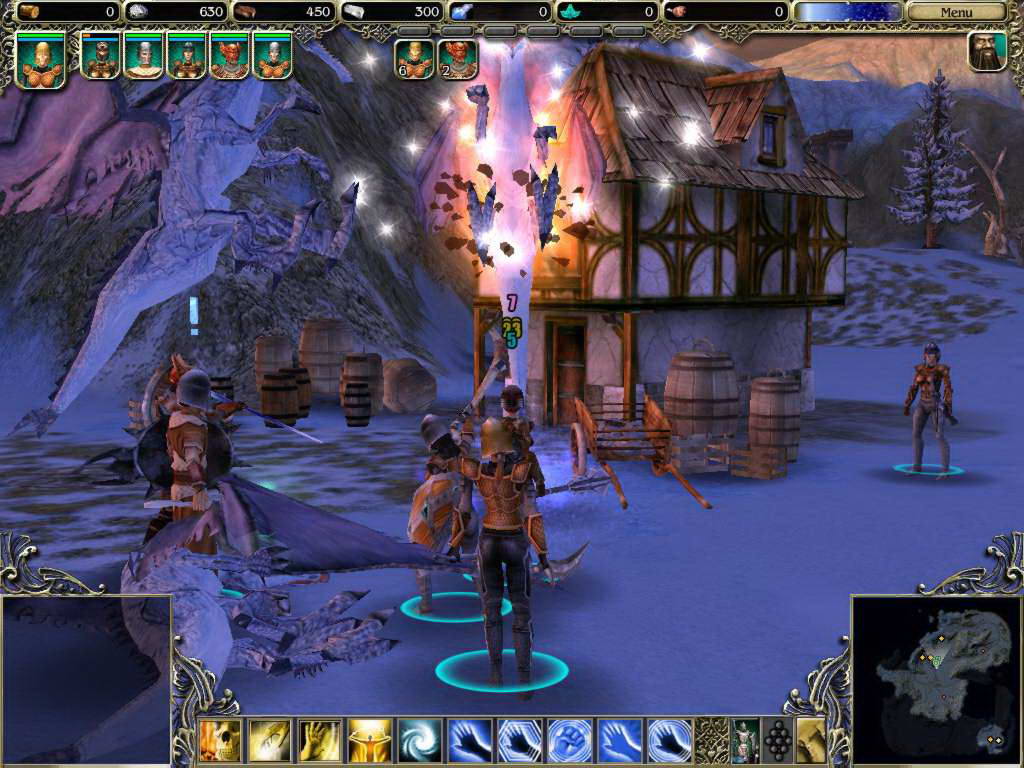The image size is (1024, 768).
Task: Activate the blue fist spell icon
Action: pyautogui.click(x=570, y=740)
